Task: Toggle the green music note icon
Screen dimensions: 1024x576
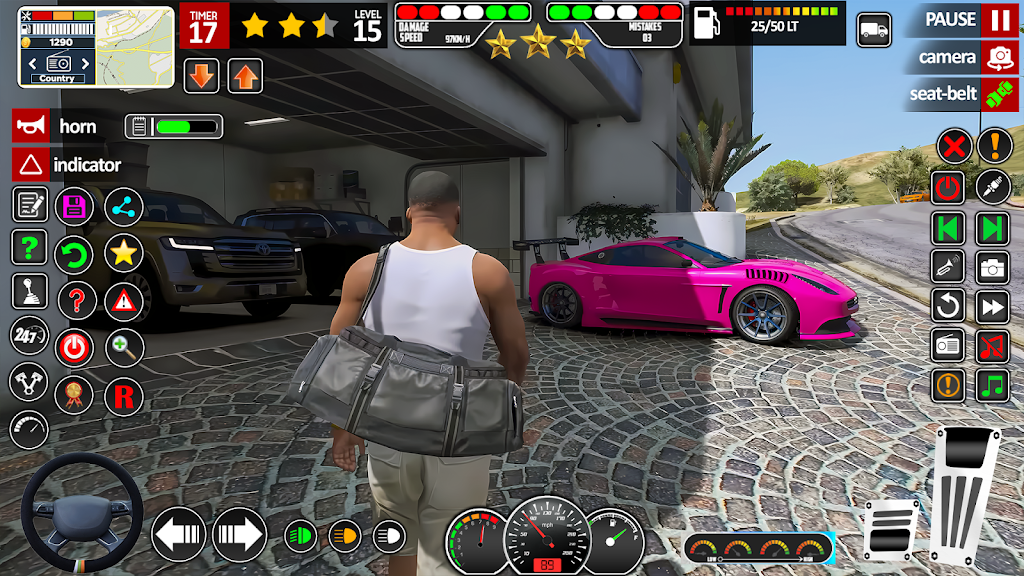Action: pos(992,385)
